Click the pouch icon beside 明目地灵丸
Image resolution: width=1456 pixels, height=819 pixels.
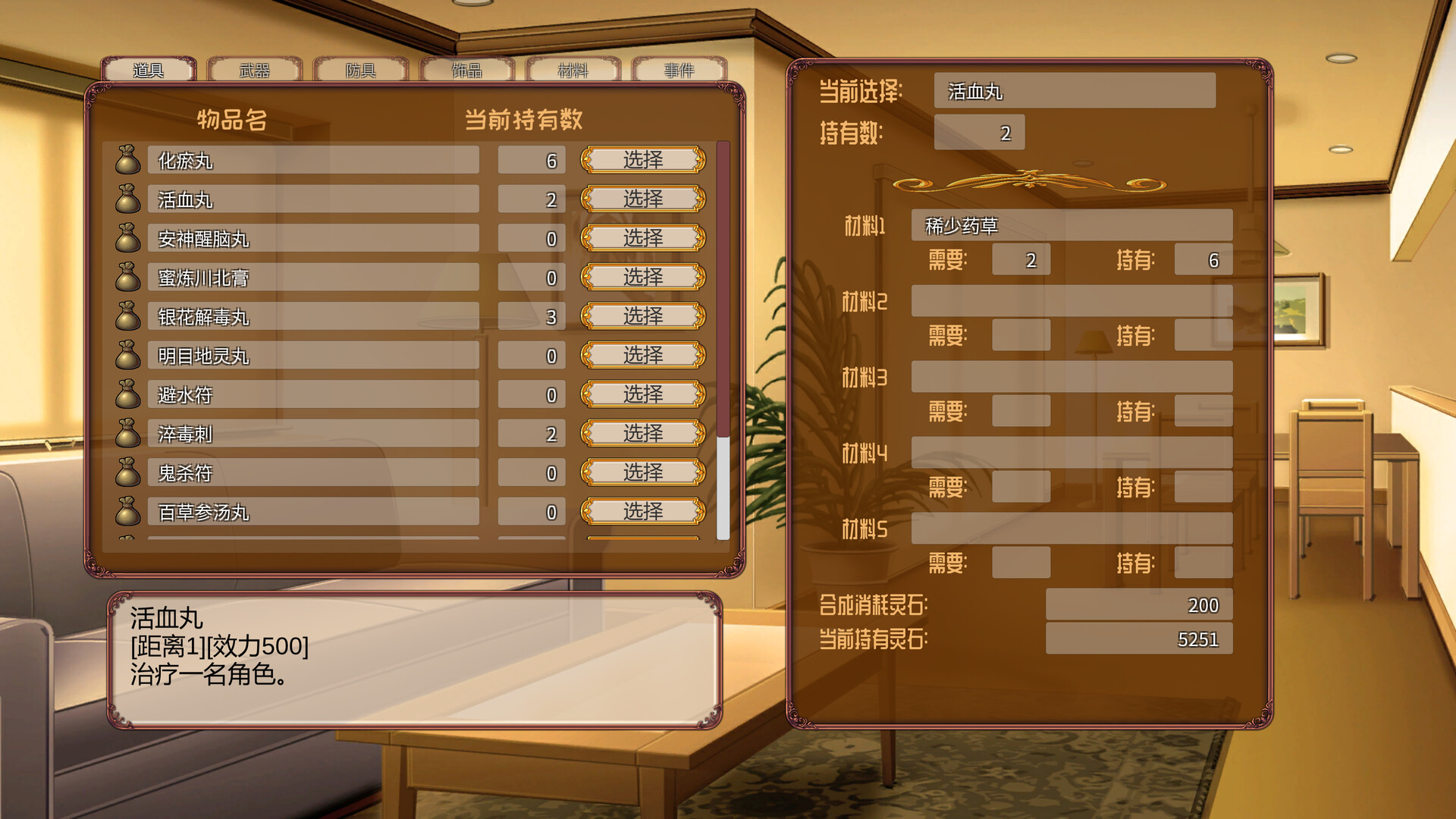pos(127,356)
